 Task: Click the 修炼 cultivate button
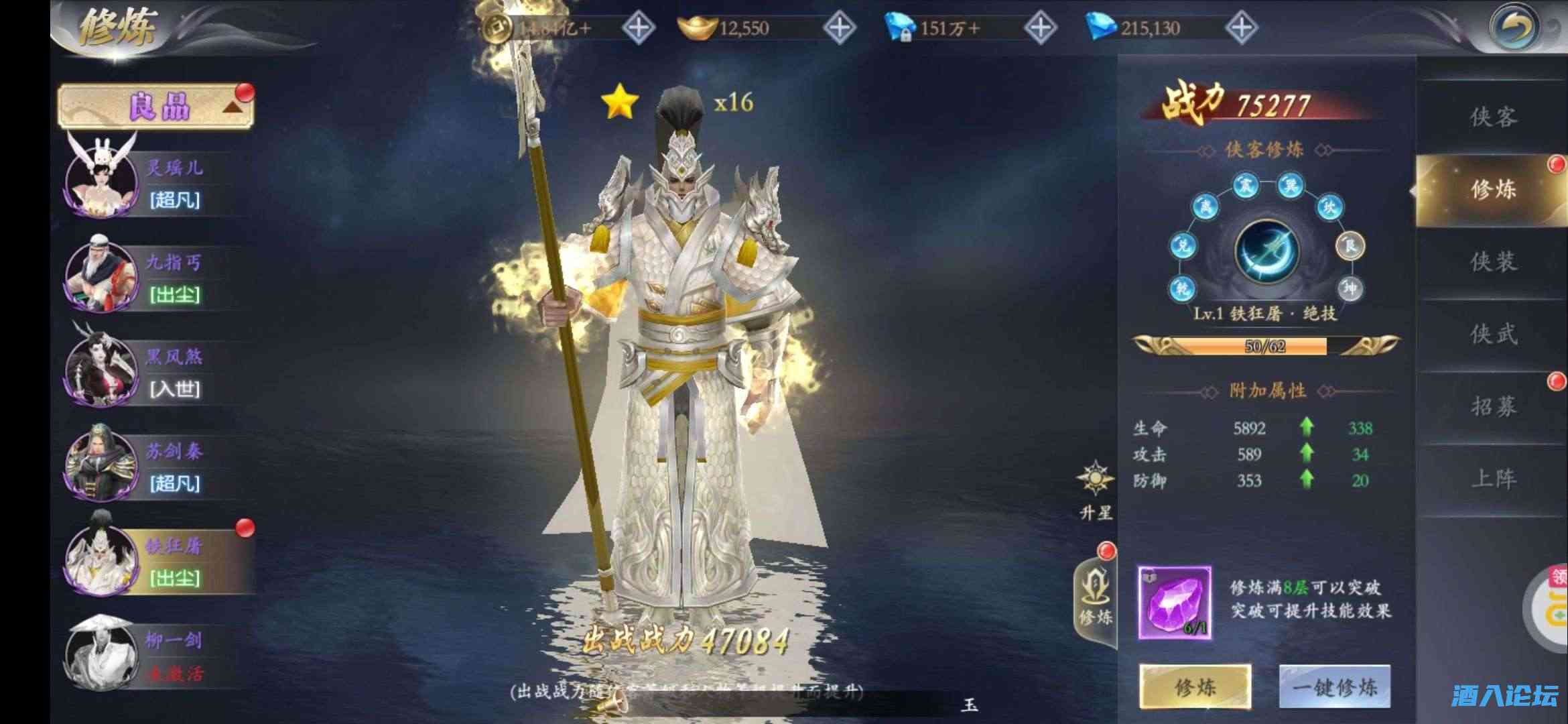coord(1195,686)
